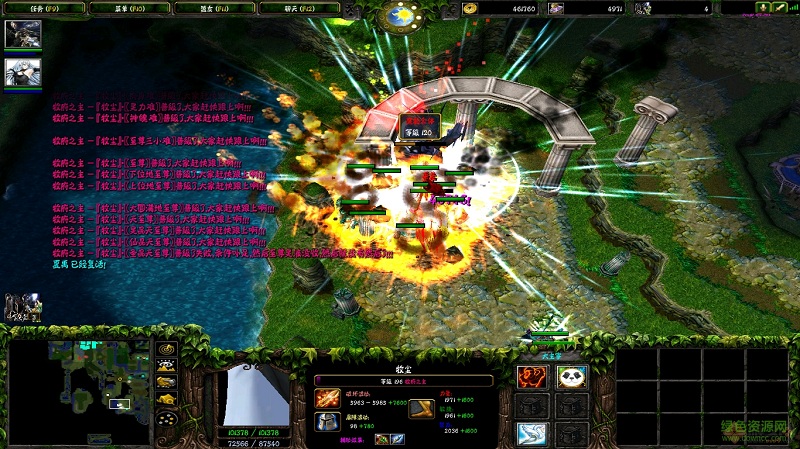Open the Chat log (聊天 F12)
Screen dimensions: 800x449
(x=298, y=7)
